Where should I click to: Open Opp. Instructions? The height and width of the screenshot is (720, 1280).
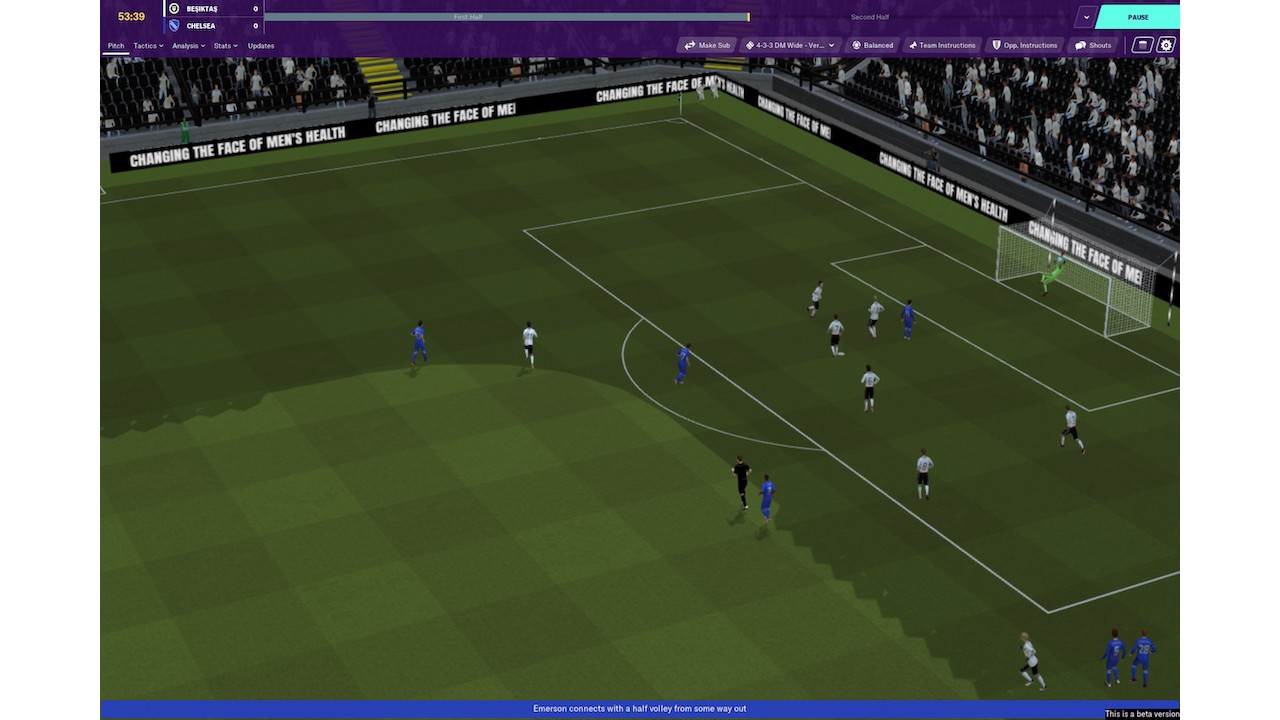click(x=1024, y=45)
